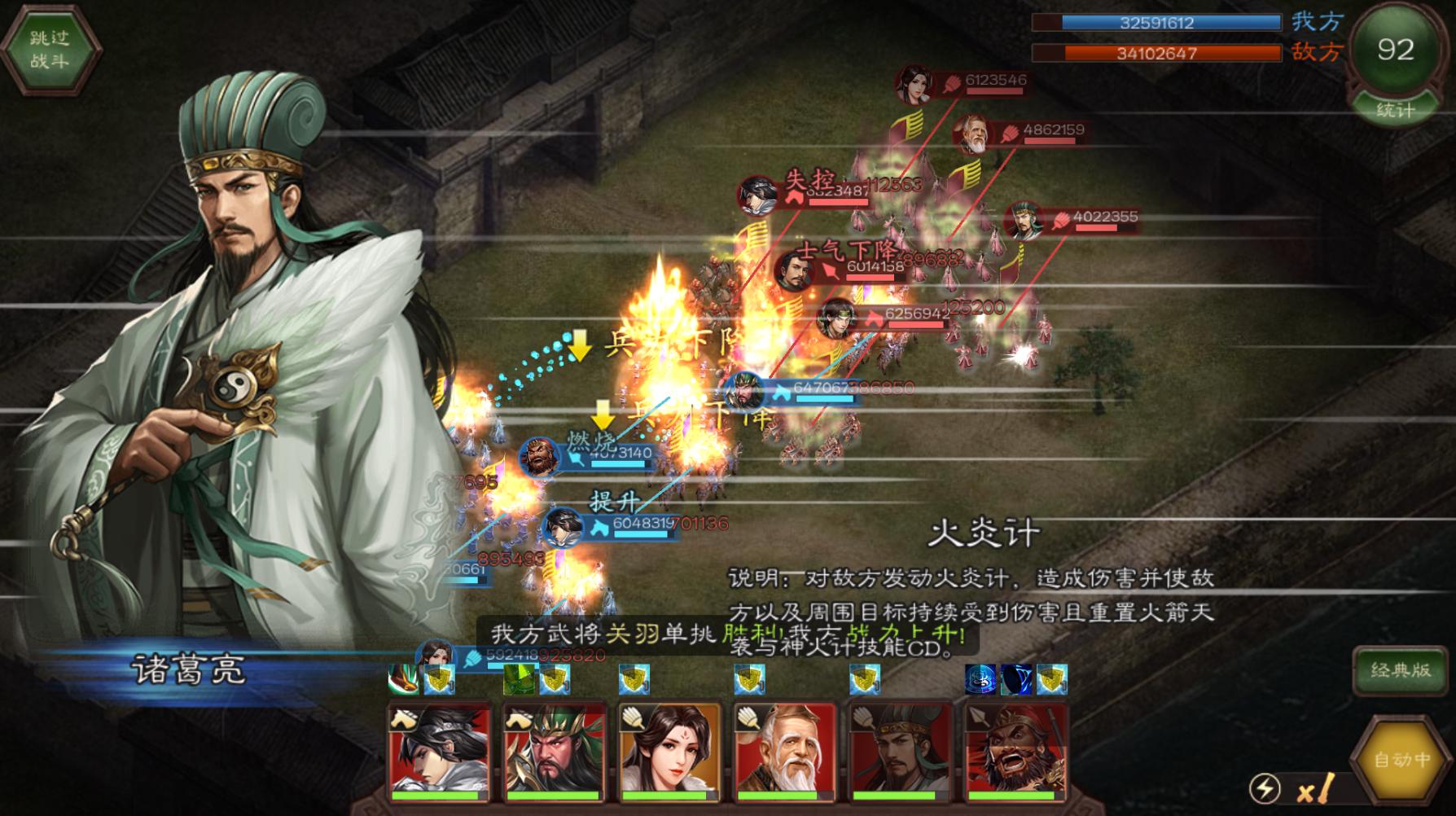
Task: Select the green-helmeted Guan Yu portrait
Action: click(x=555, y=751)
